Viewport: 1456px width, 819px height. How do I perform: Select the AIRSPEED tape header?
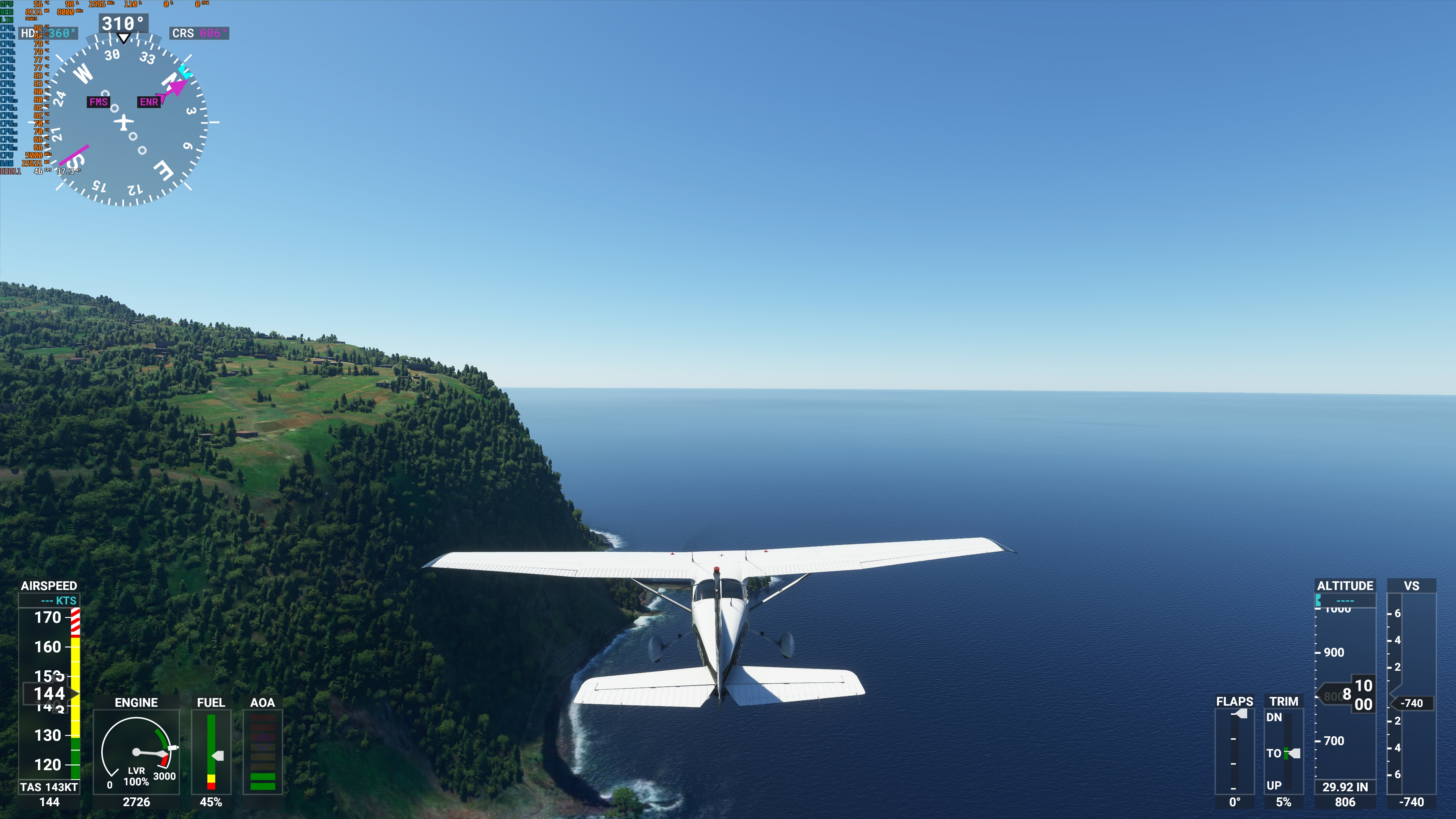(50, 586)
